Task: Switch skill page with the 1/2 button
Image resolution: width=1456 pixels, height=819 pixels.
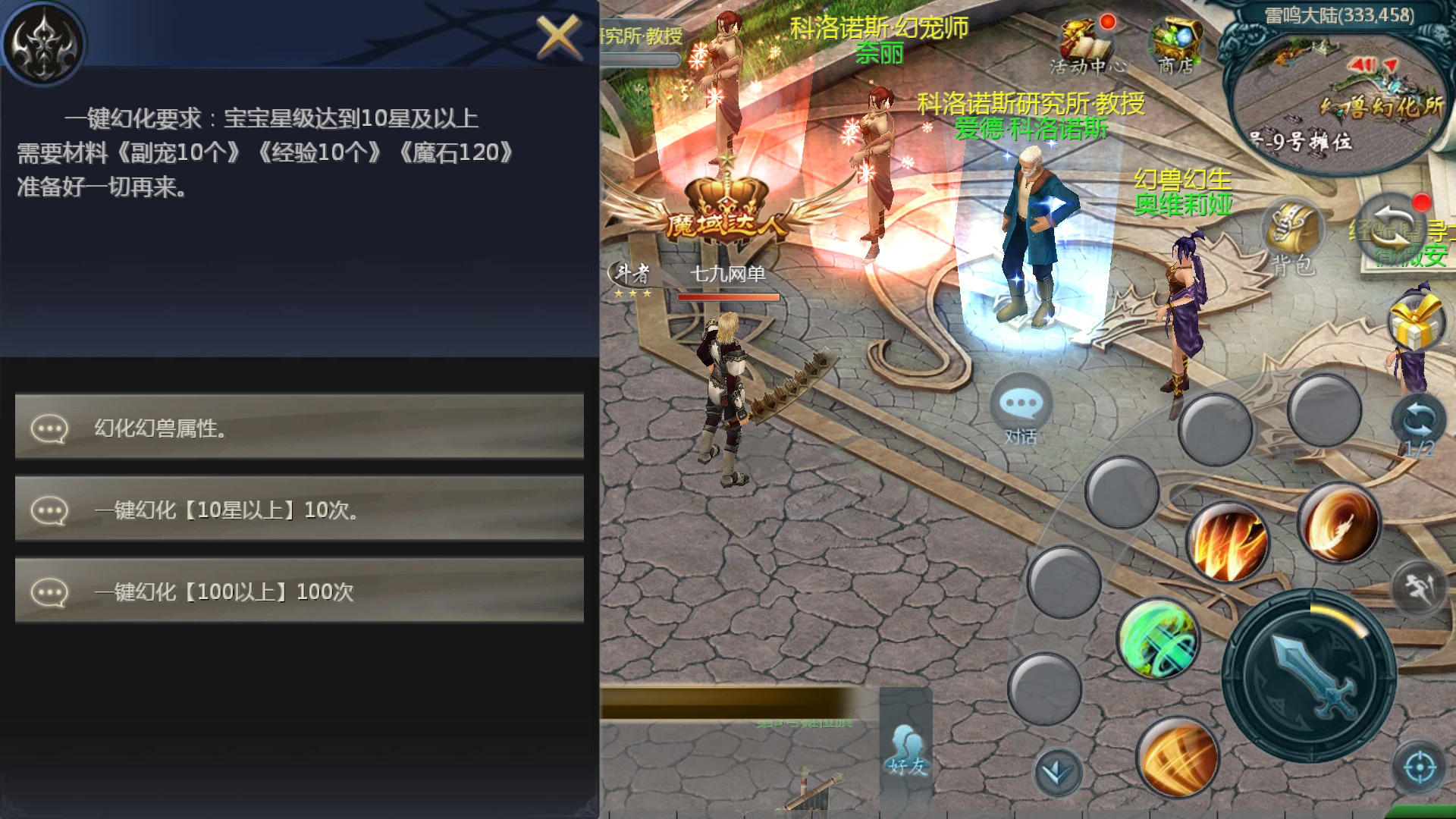Action: click(x=1418, y=426)
